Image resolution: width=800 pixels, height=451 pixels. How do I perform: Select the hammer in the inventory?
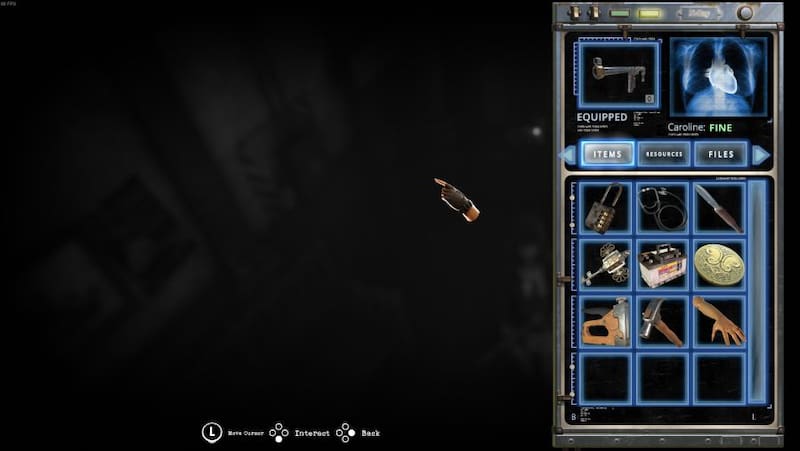click(662, 321)
